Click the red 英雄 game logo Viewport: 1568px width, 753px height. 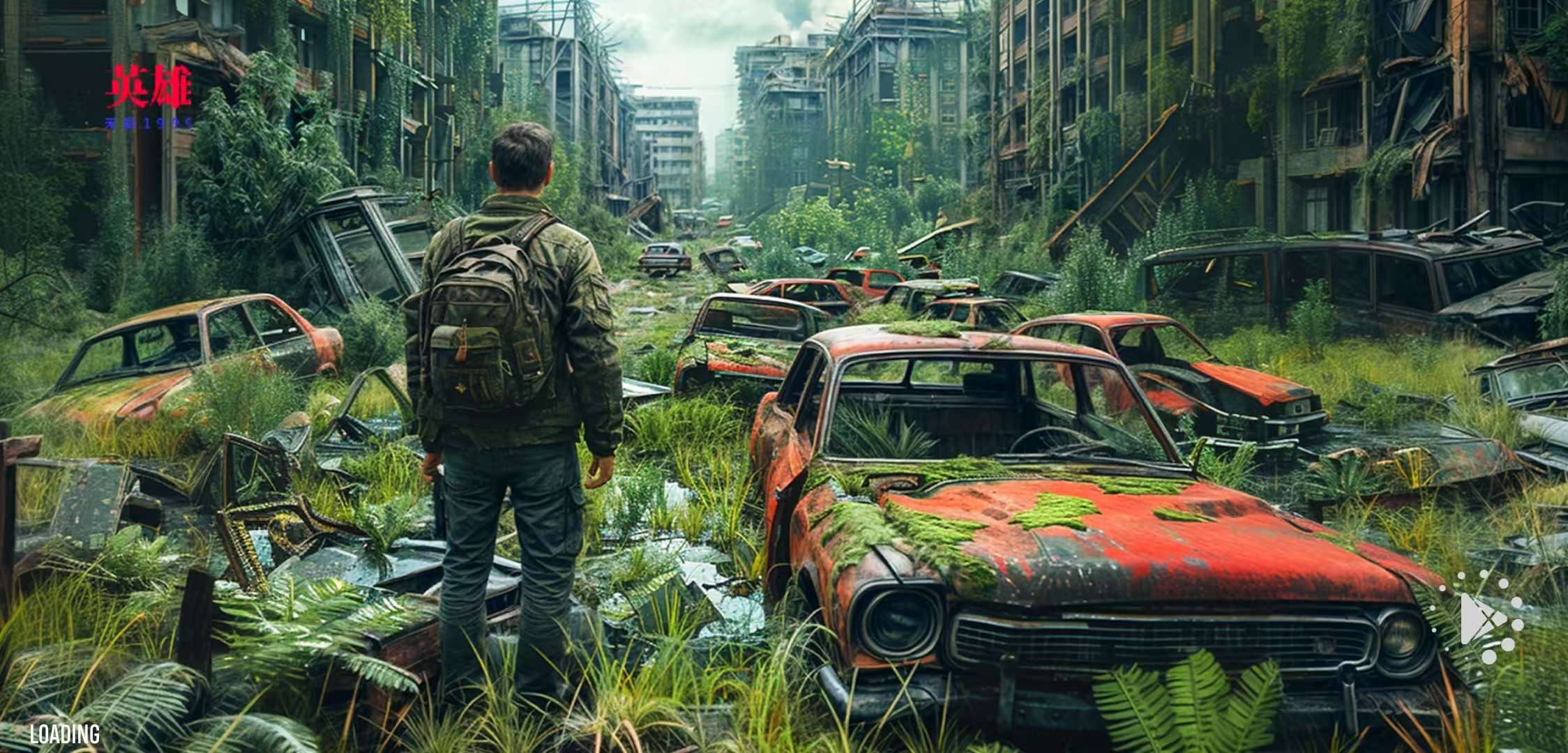click(149, 87)
